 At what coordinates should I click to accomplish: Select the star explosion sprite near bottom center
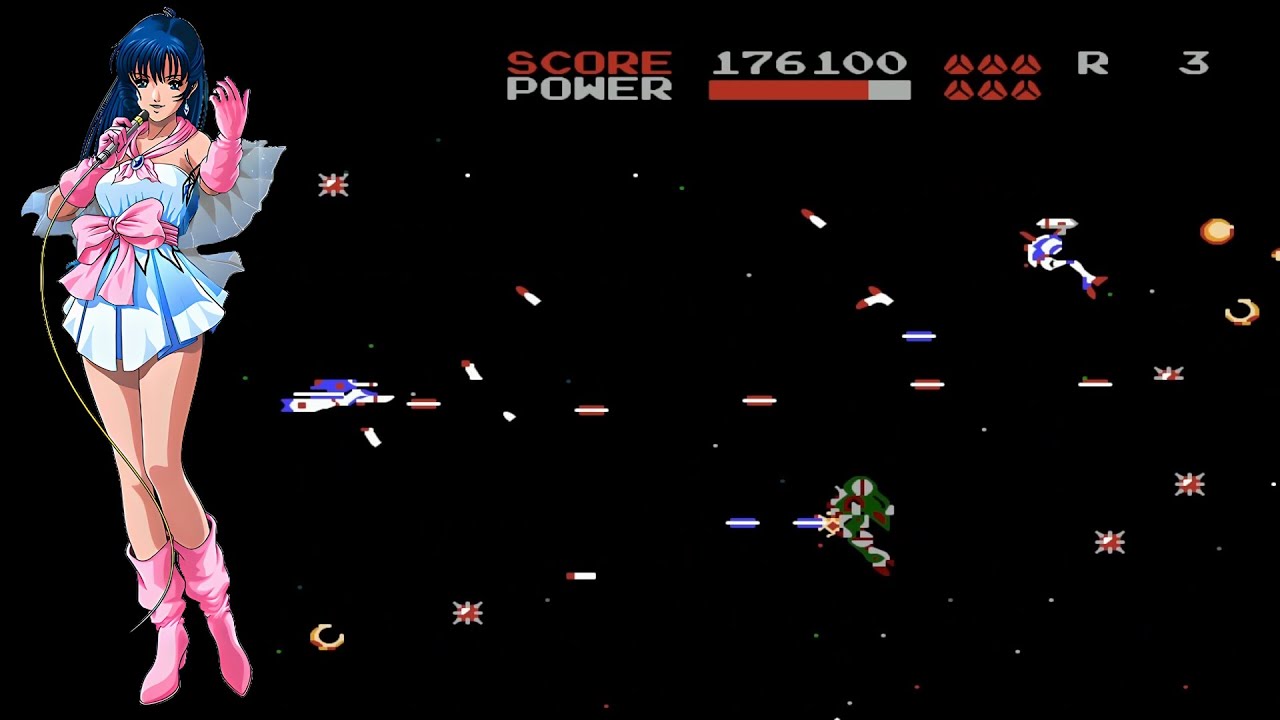(466, 611)
